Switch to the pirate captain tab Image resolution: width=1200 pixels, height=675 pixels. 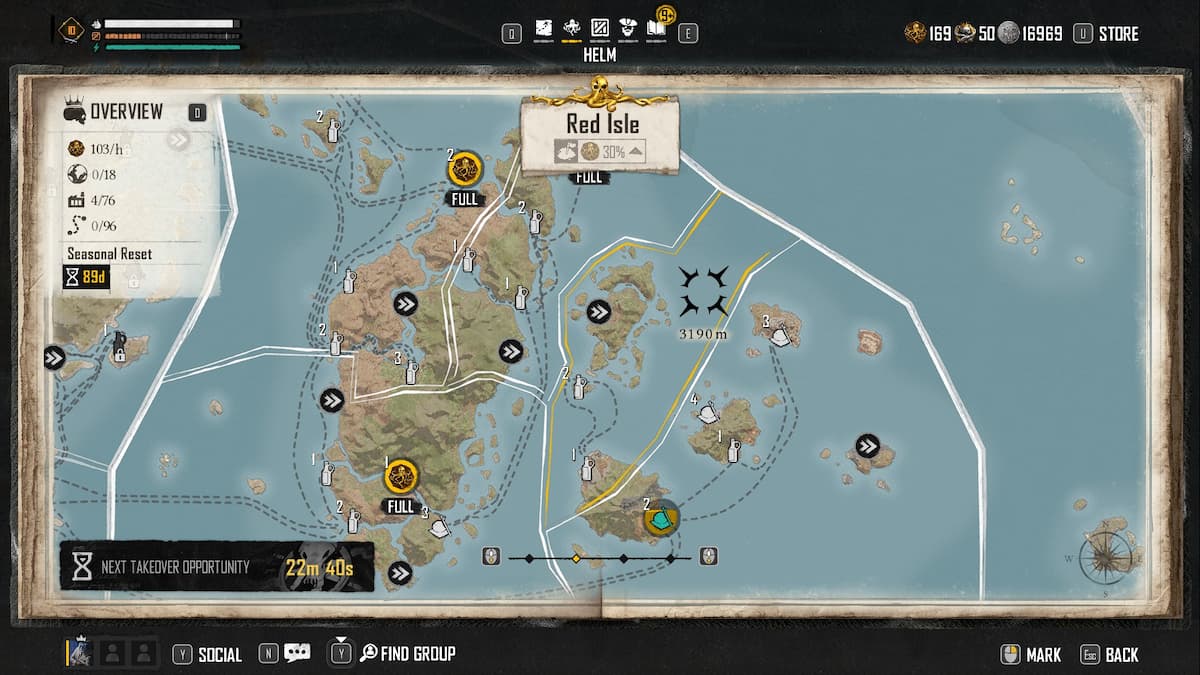point(628,28)
